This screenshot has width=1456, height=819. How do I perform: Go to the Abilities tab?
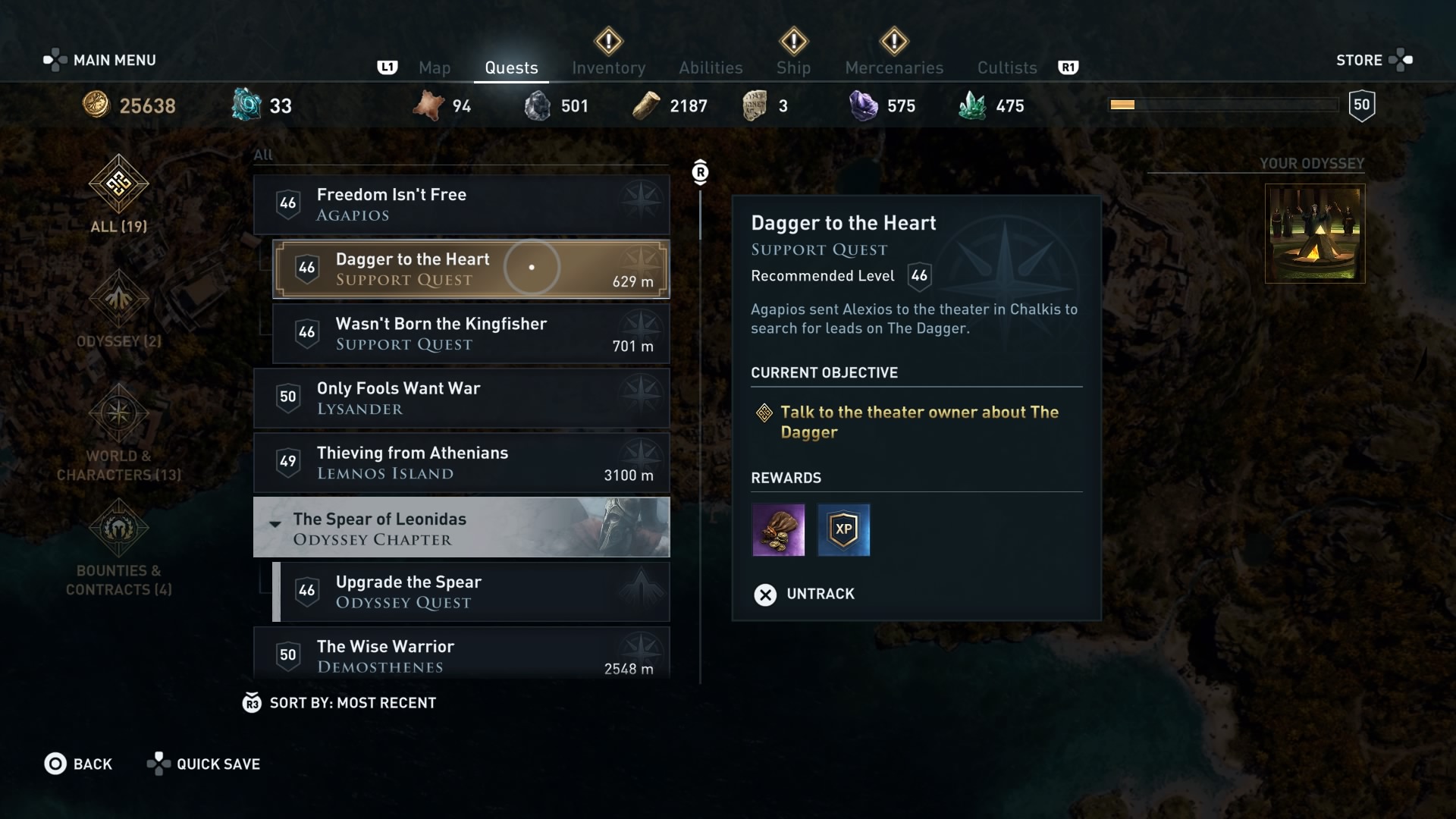[711, 67]
